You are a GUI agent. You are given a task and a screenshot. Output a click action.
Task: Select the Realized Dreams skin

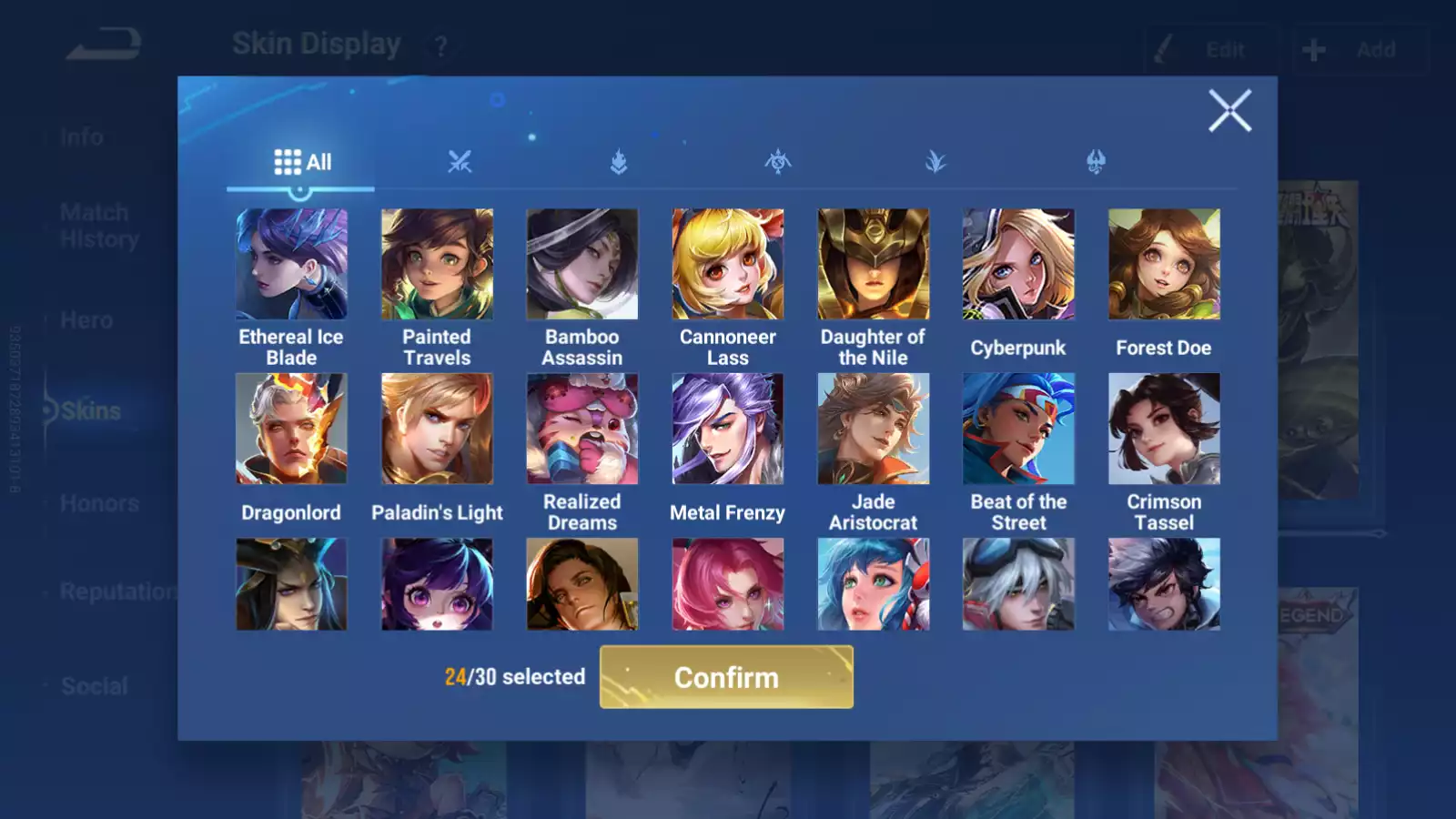(582, 429)
